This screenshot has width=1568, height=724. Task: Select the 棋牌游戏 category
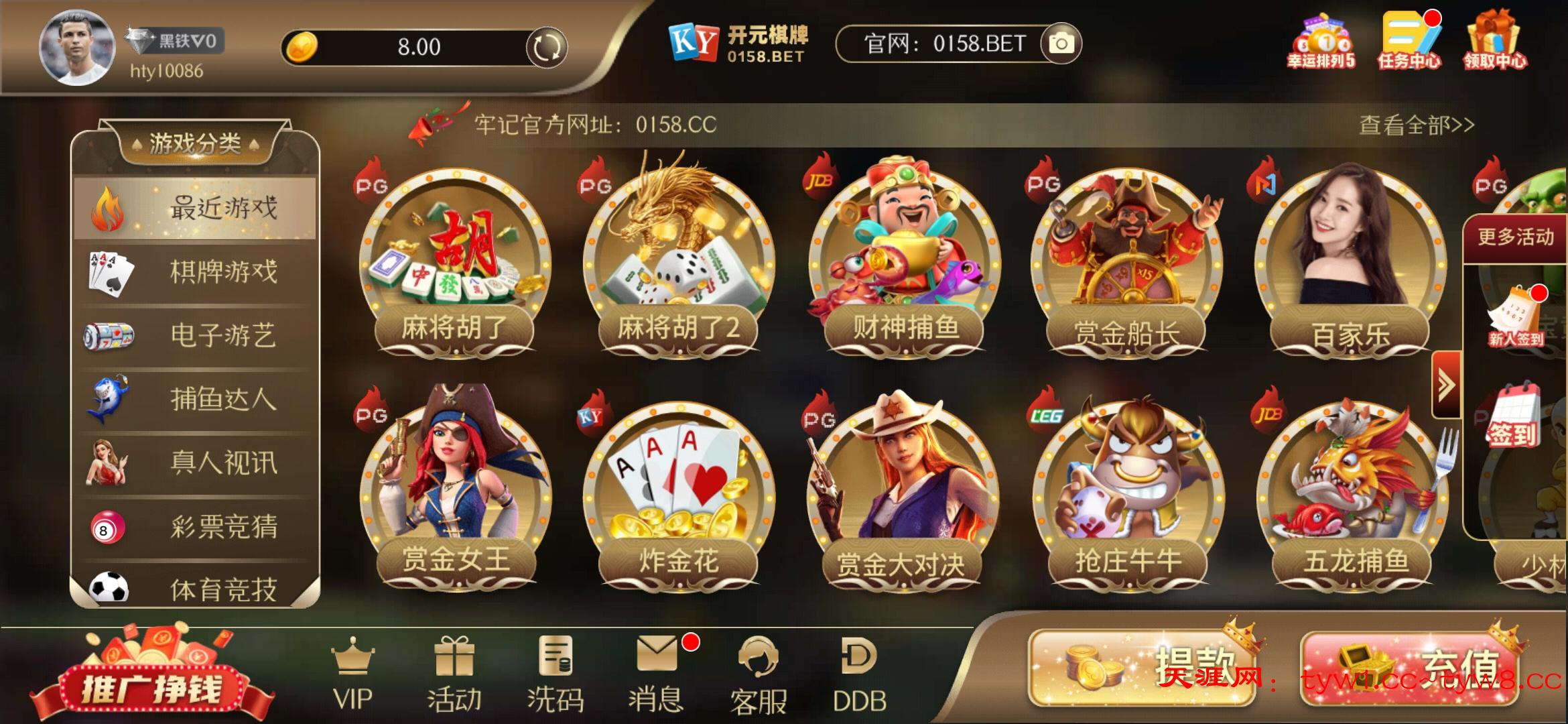coord(195,272)
